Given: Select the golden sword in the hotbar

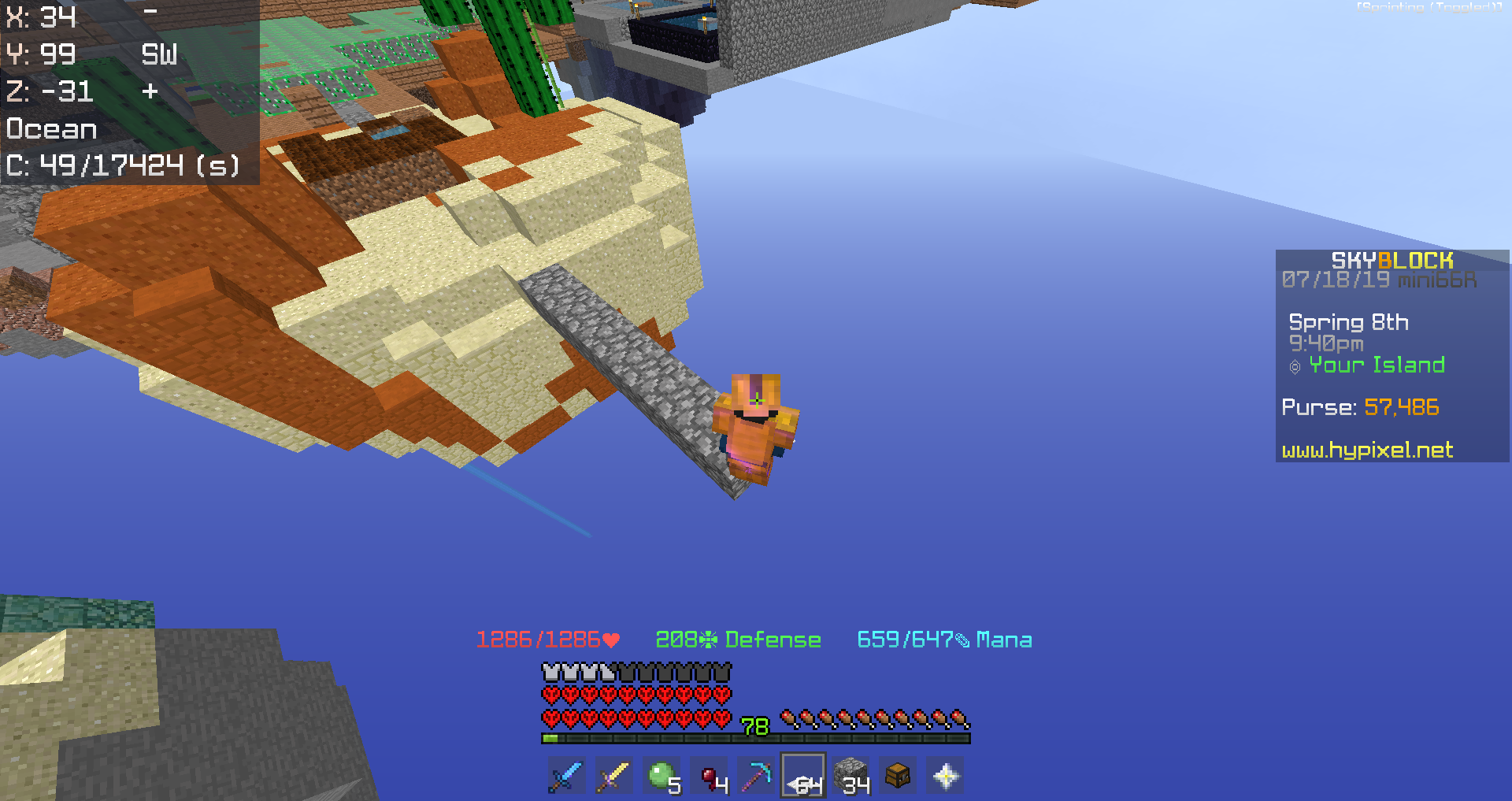Looking at the screenshot, I should pos(613,776).
